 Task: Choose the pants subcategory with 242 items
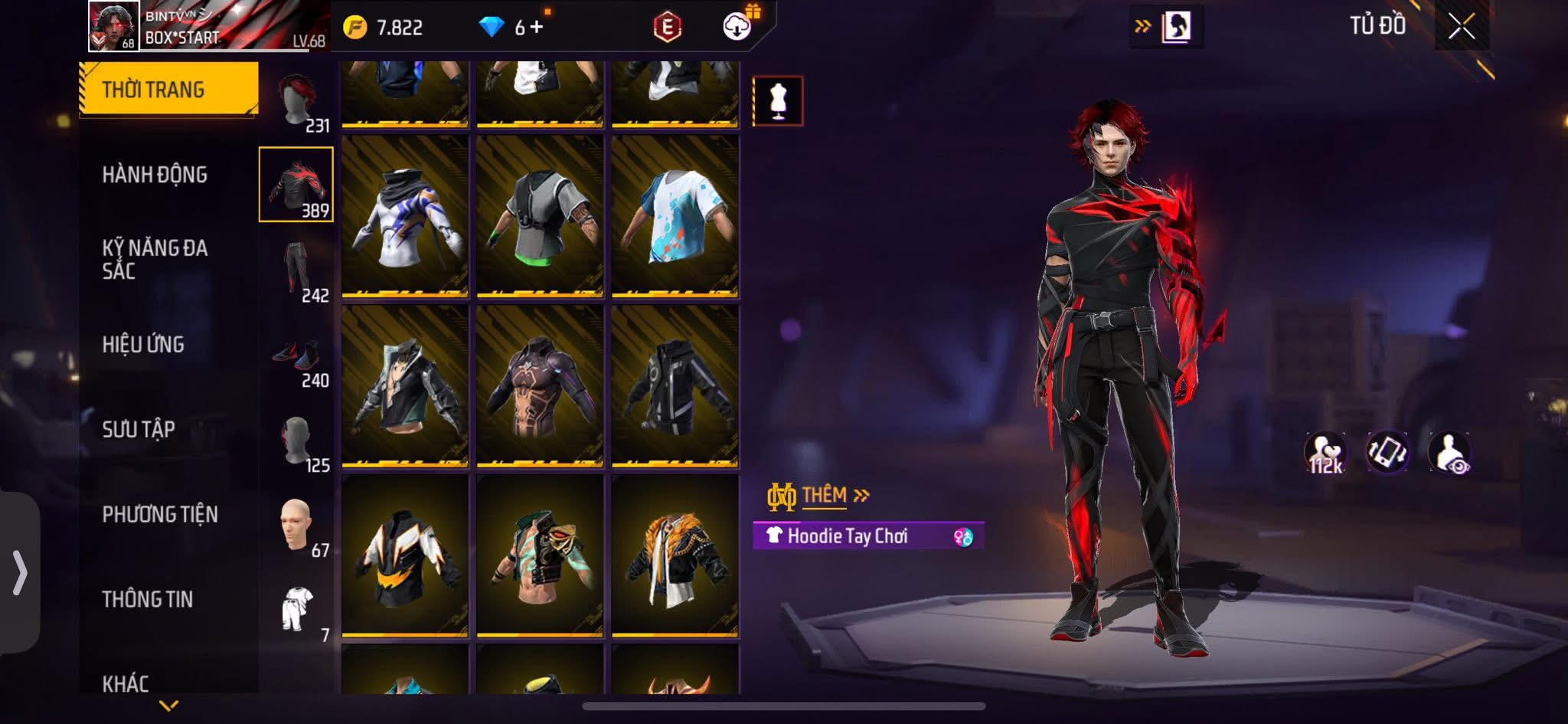coord(297,270)
